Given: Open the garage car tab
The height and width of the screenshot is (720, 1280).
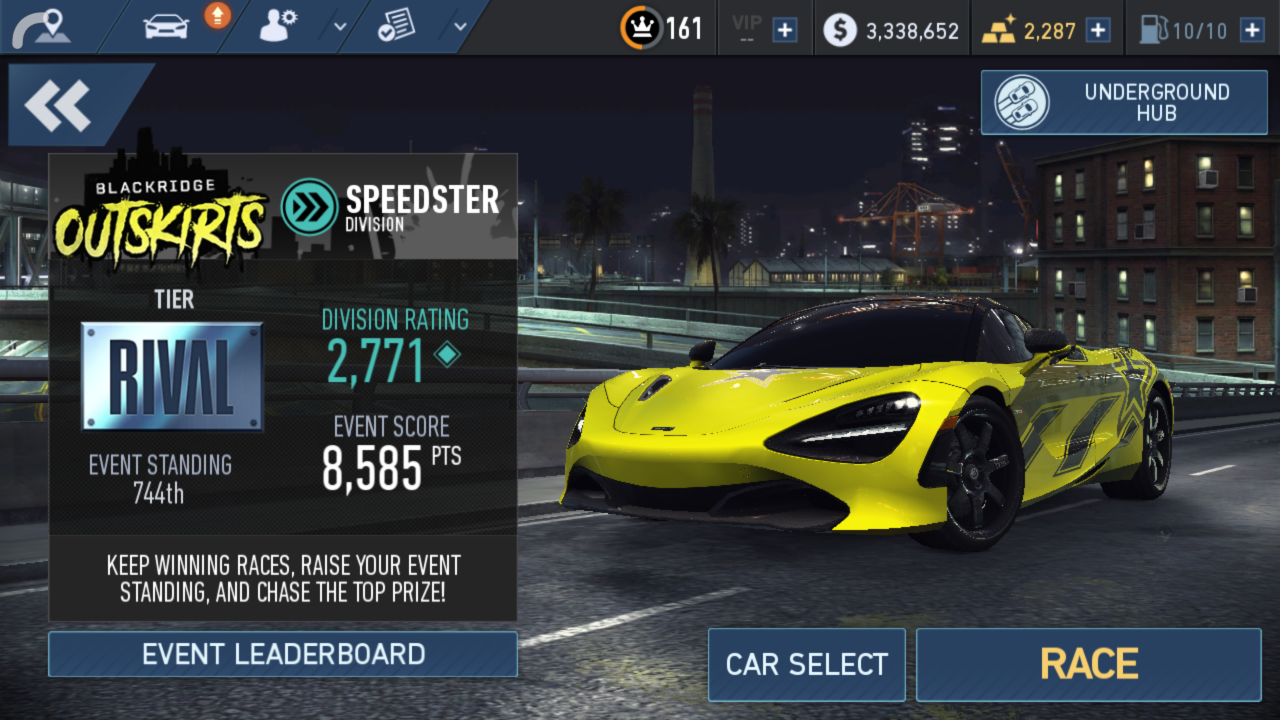Looking at the screenshot, I should pyautogui.click(x=166, y=27).
